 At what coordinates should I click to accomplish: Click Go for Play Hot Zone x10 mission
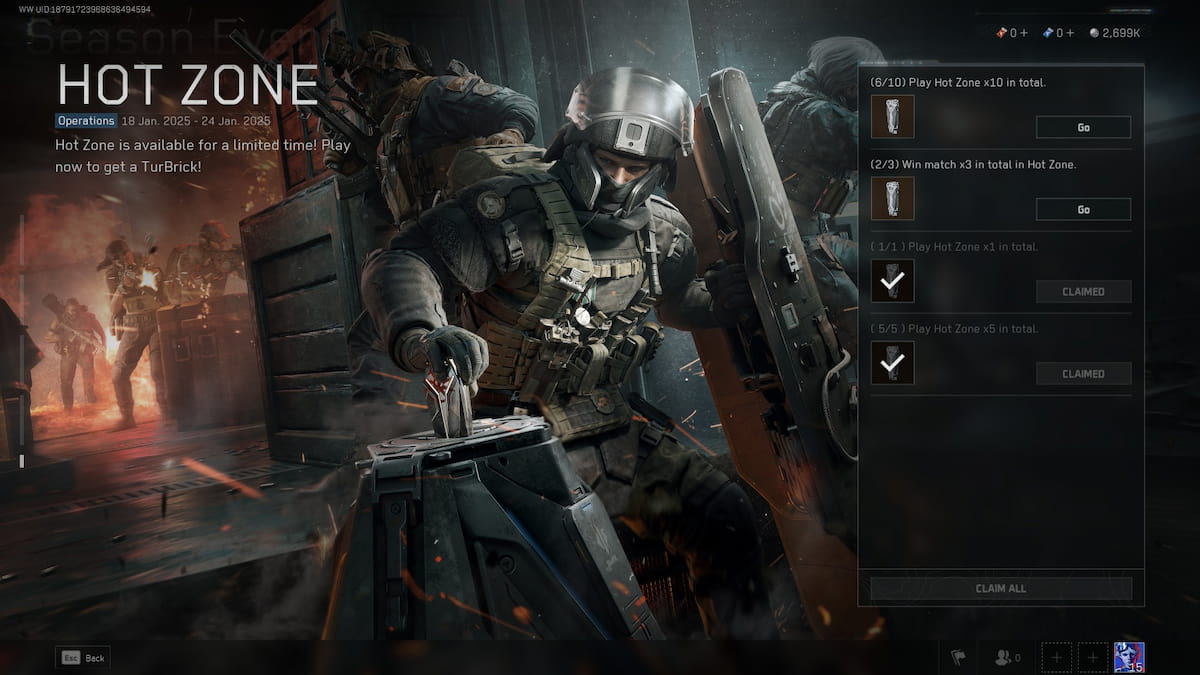point(1083,127)
